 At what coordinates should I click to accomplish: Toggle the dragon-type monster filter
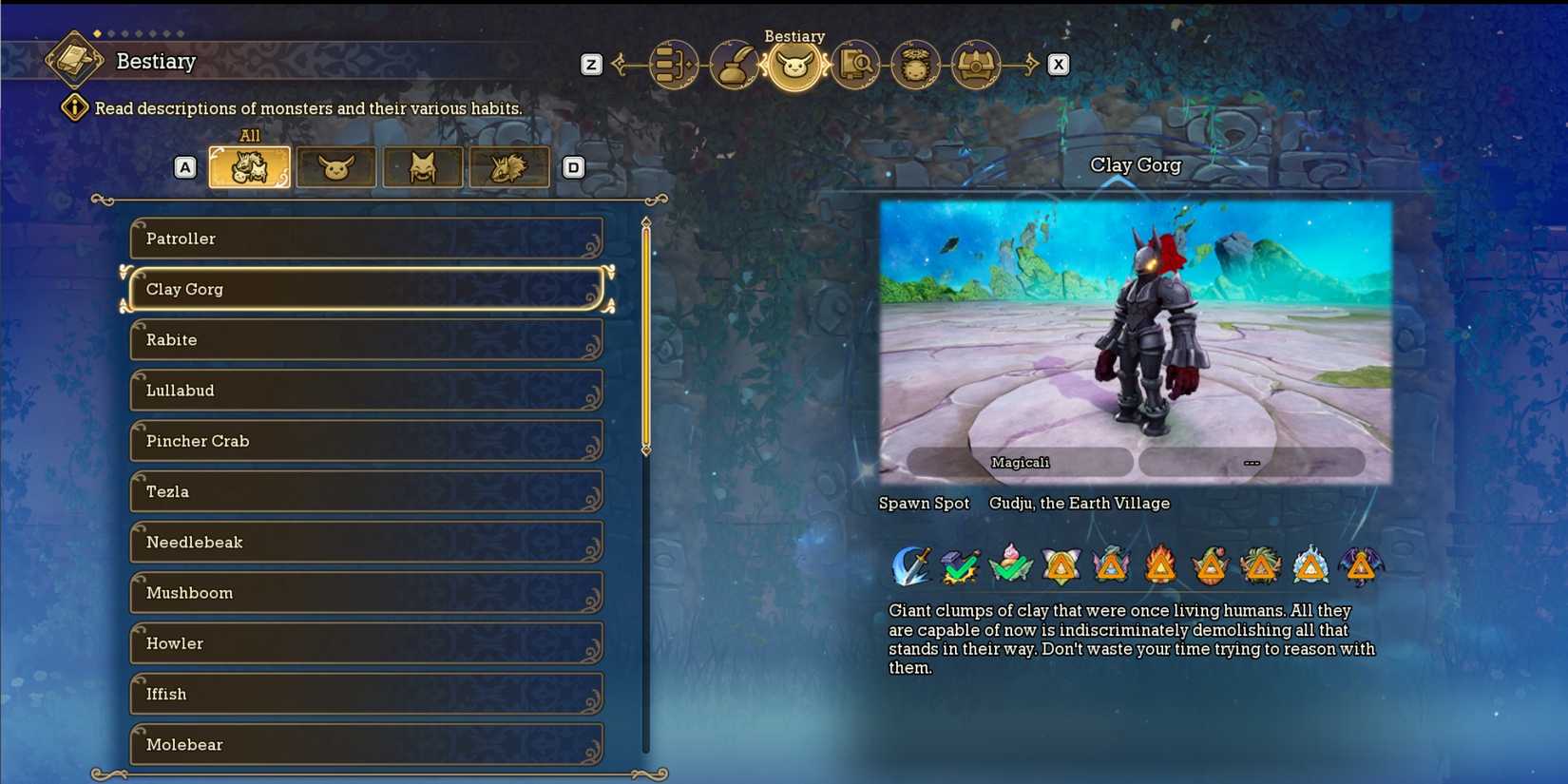(x=508, y=166)
